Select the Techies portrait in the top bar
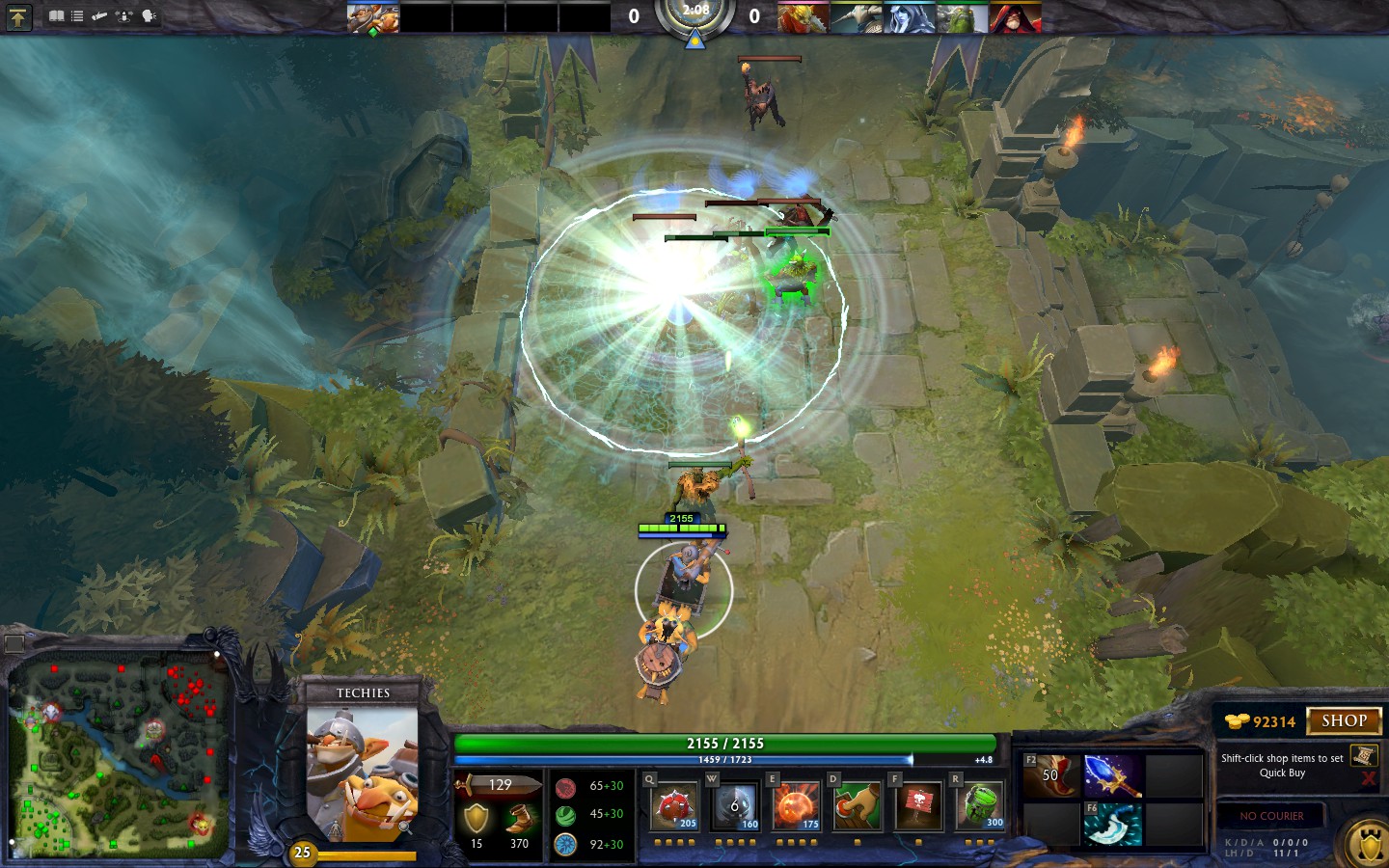Viewport: 1389px width, 868px height. pyautogui.click(x=372, y=17)
